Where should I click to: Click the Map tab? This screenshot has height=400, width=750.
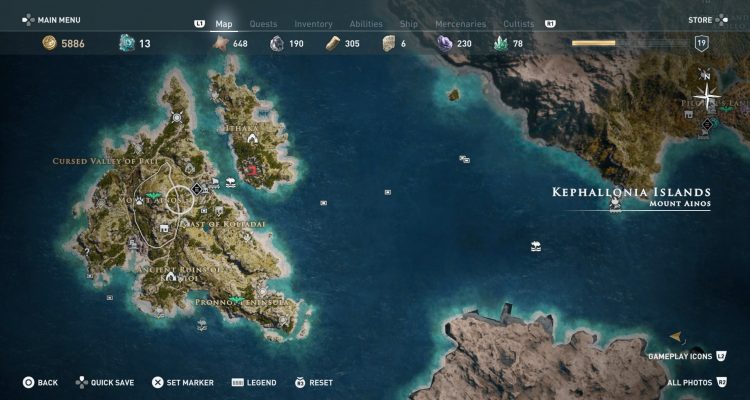click(x=224, y=24)
